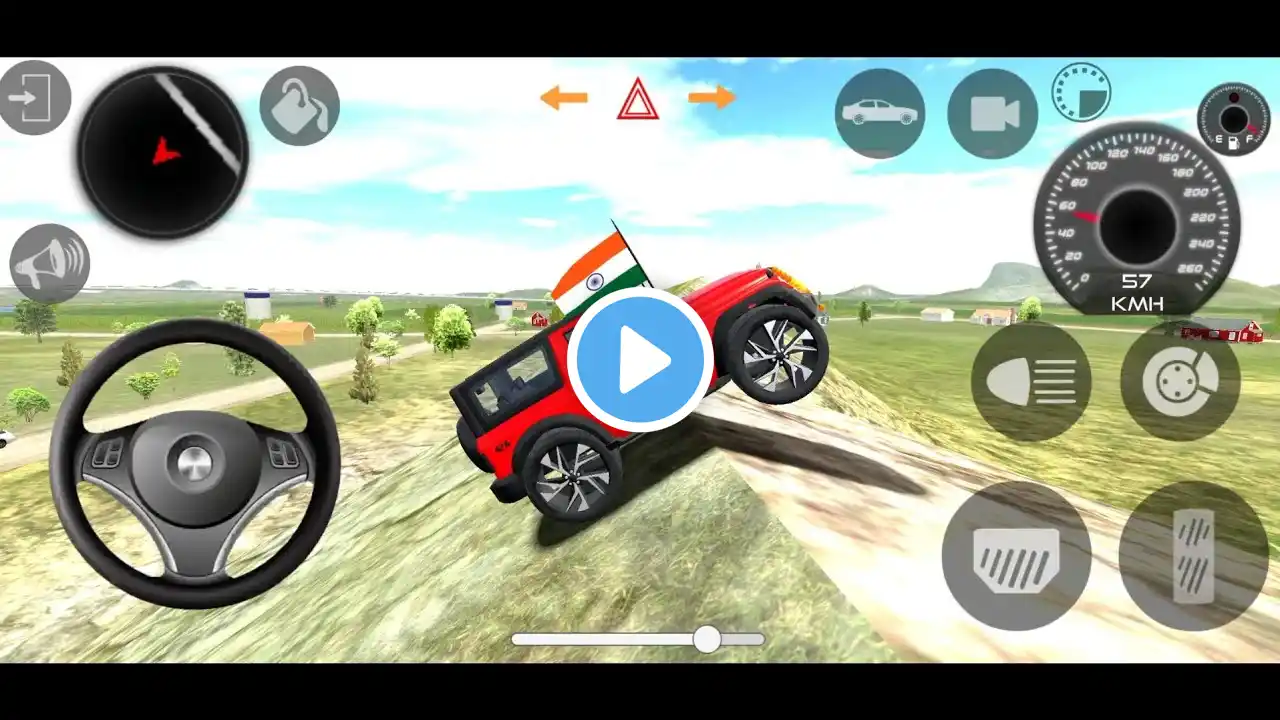
Task: Step on the accelerator pedal
Action: 1193,555
